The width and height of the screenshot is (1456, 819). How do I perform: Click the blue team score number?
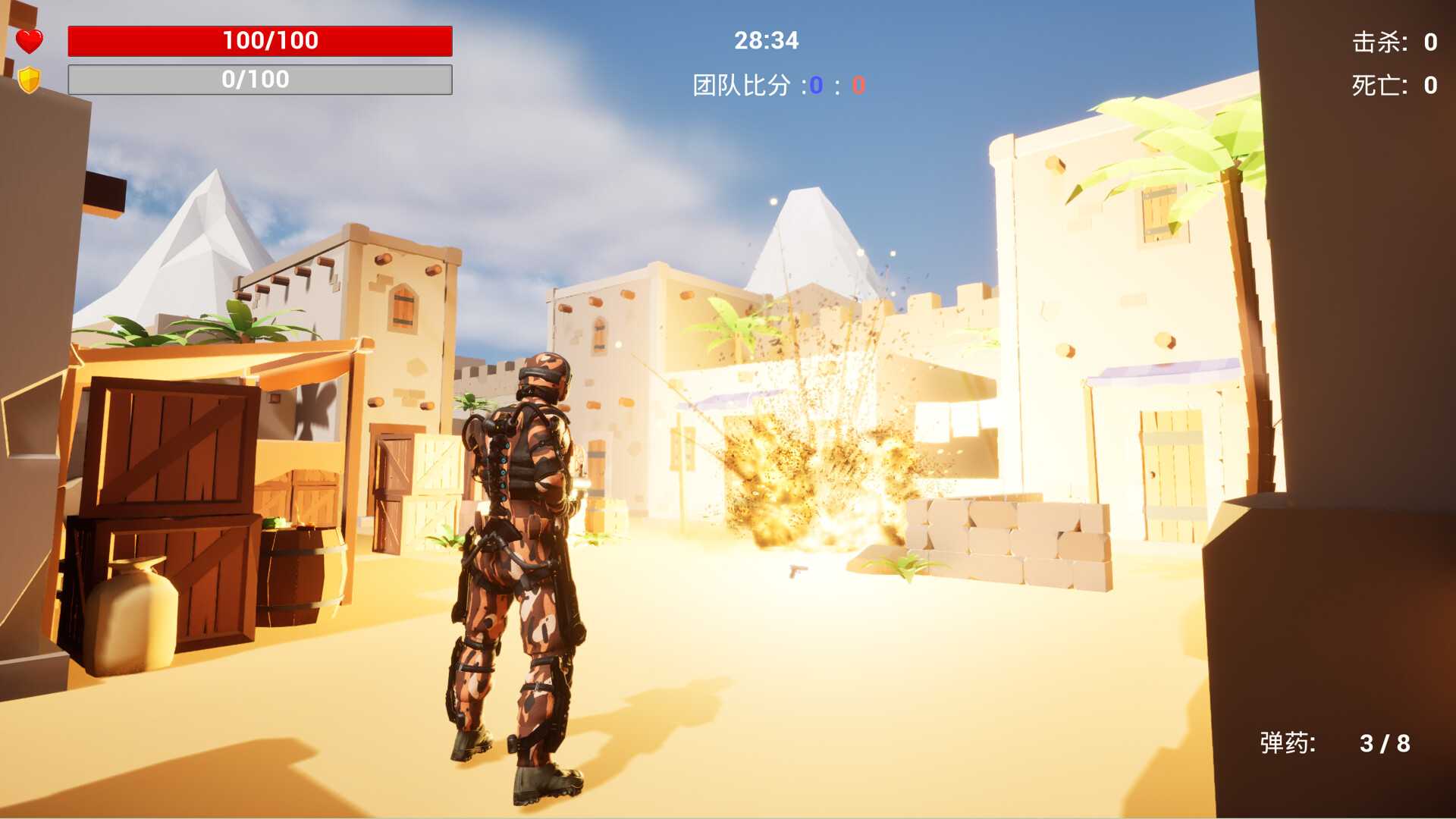pyautogui.click(x=816, y=85)
